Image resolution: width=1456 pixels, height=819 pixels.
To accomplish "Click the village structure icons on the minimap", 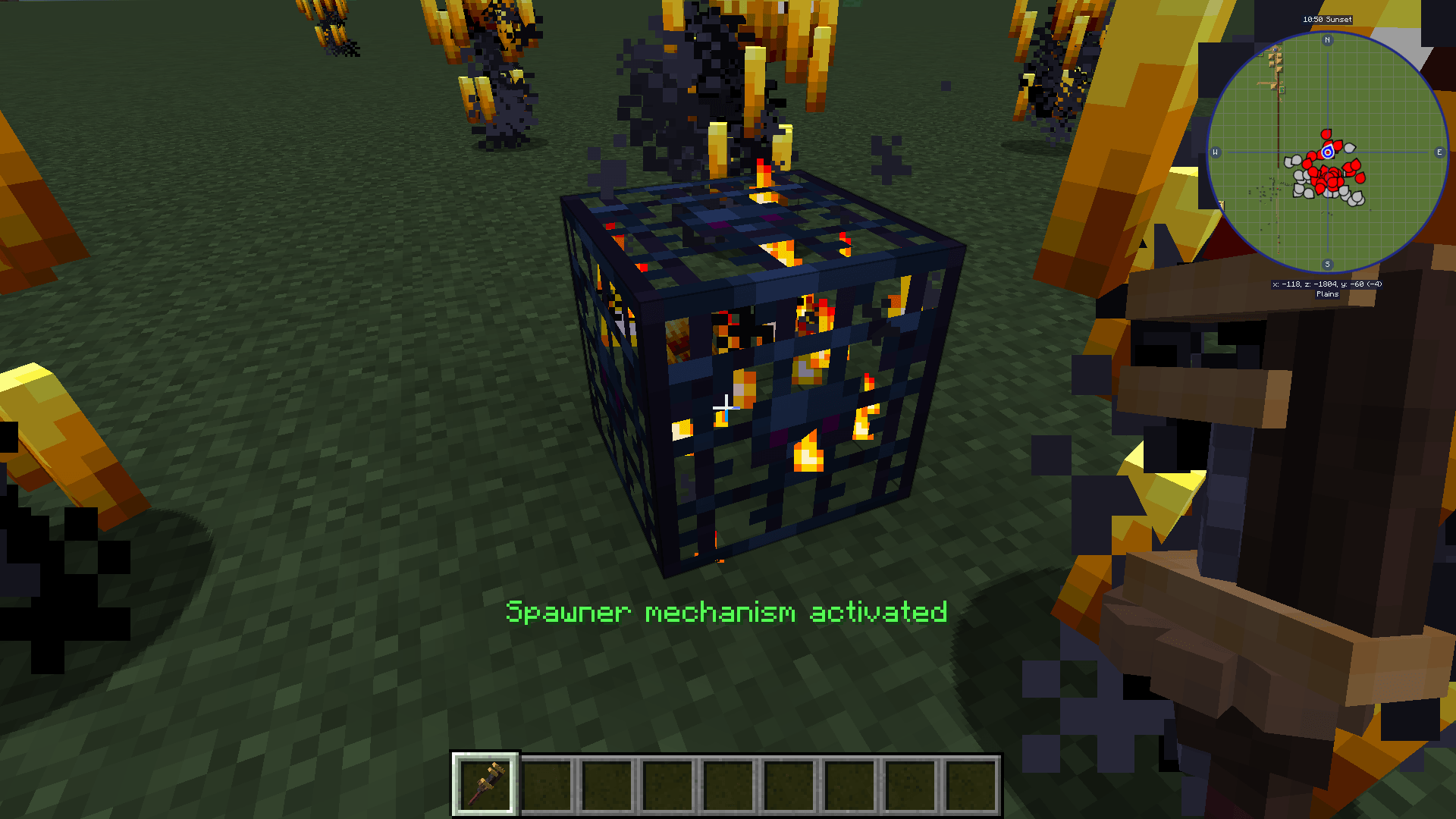I will 1276,61.
